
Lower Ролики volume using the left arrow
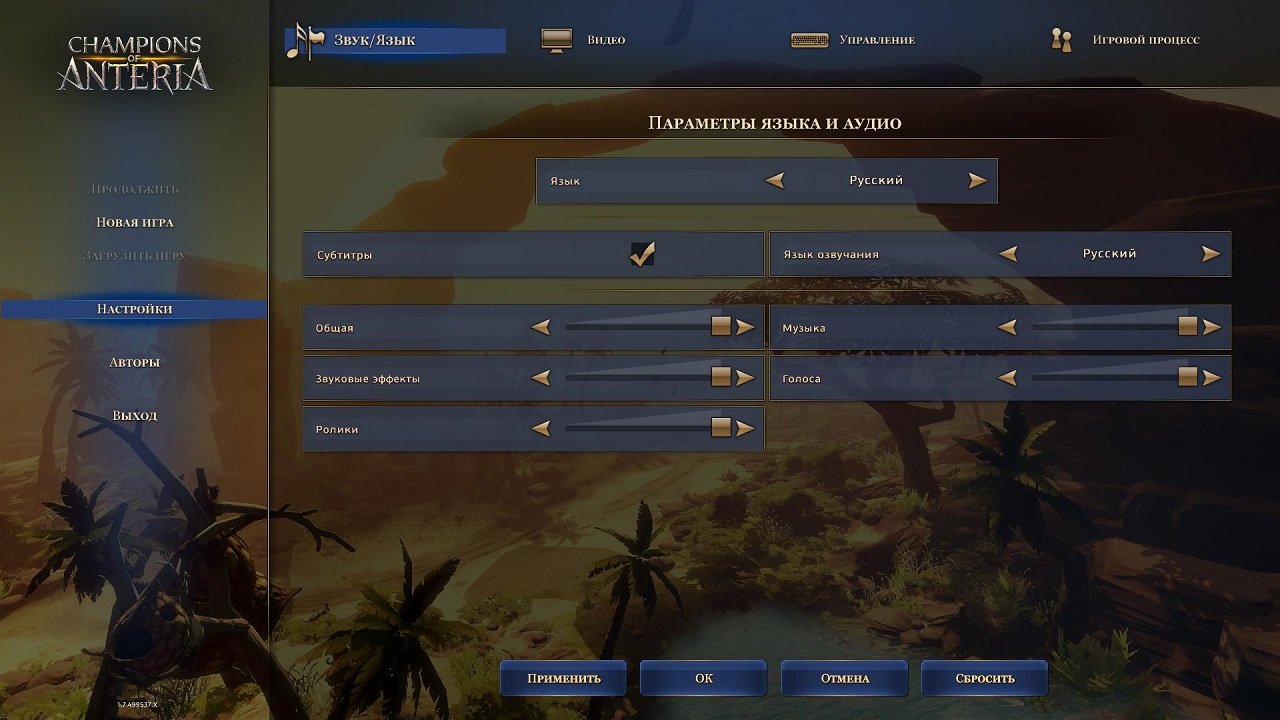click(541, 428)
